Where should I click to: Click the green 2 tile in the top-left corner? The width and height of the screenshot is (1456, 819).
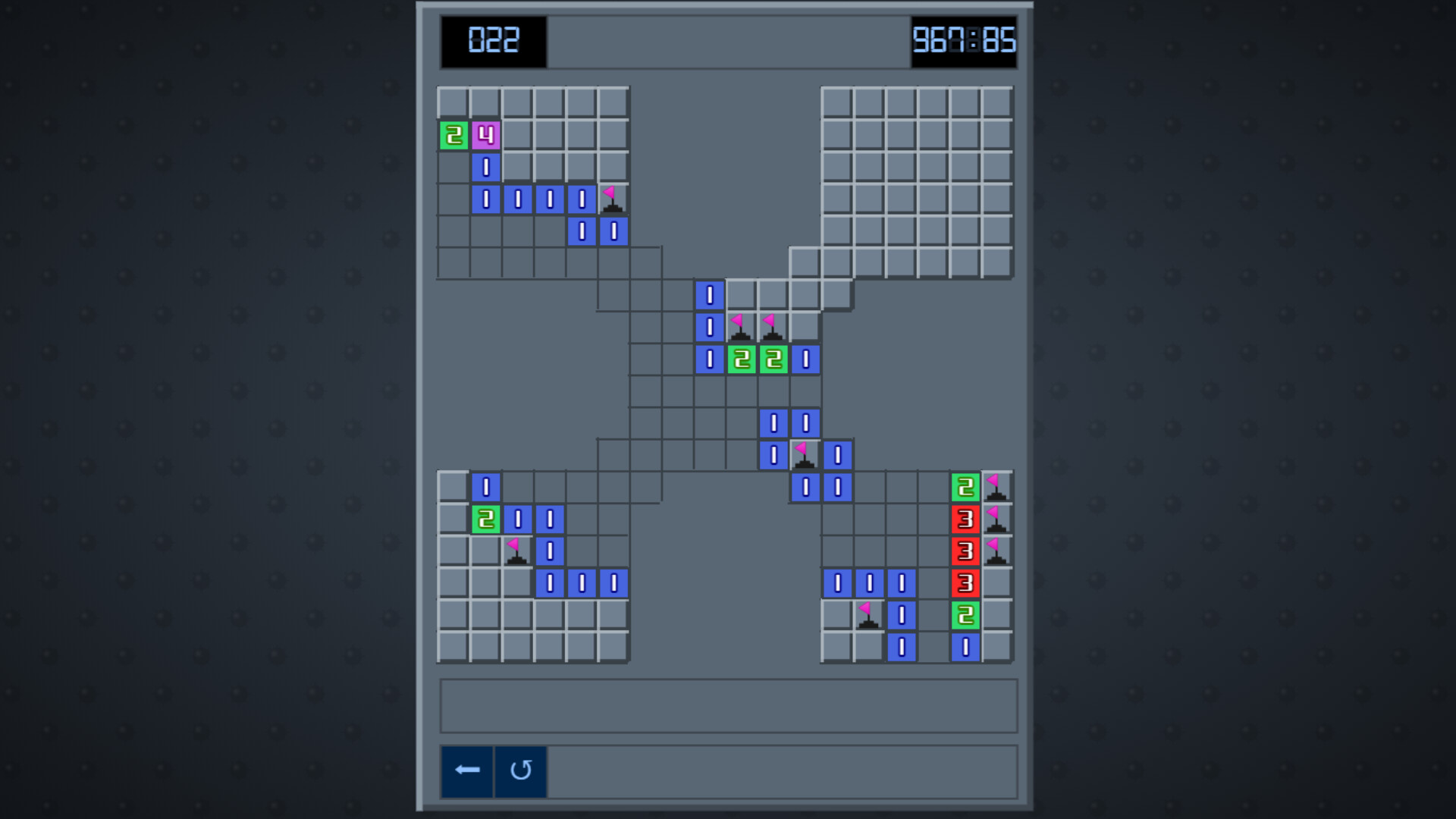(453, 134)
